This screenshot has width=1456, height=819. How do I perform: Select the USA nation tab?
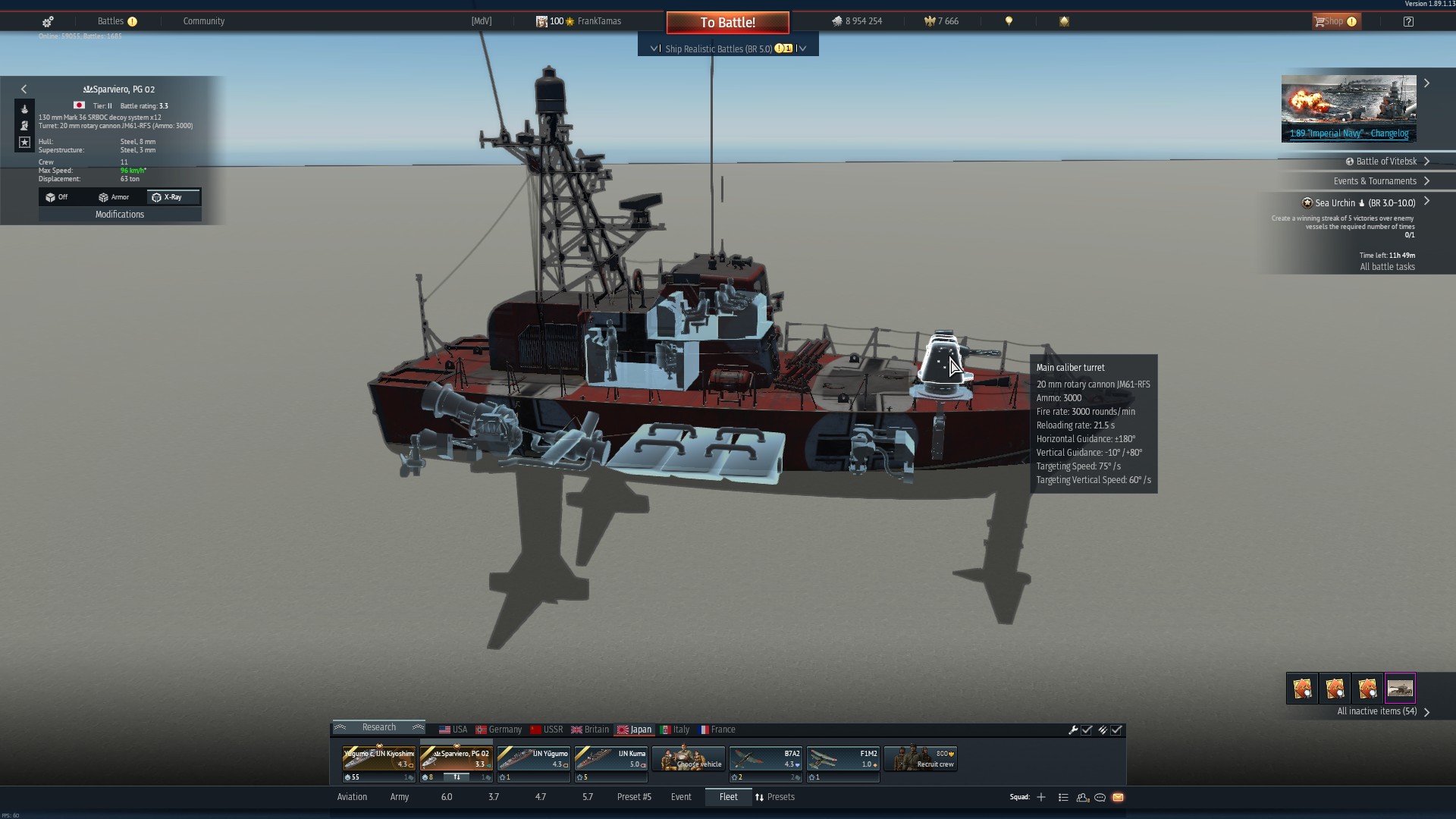[x=453, y=730]
